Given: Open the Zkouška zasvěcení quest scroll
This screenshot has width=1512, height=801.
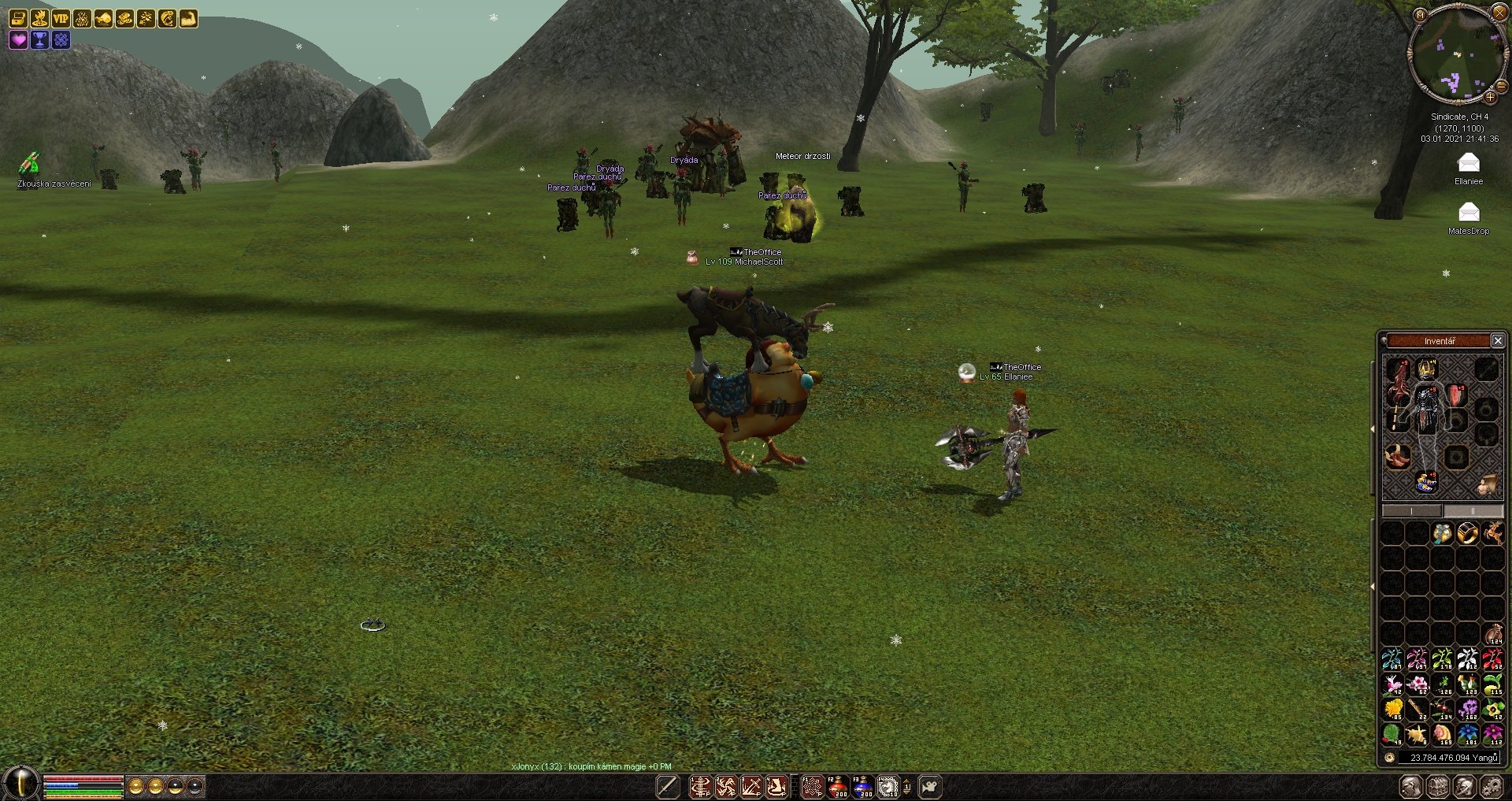Looking at the screenshot, I should (29, 164).
